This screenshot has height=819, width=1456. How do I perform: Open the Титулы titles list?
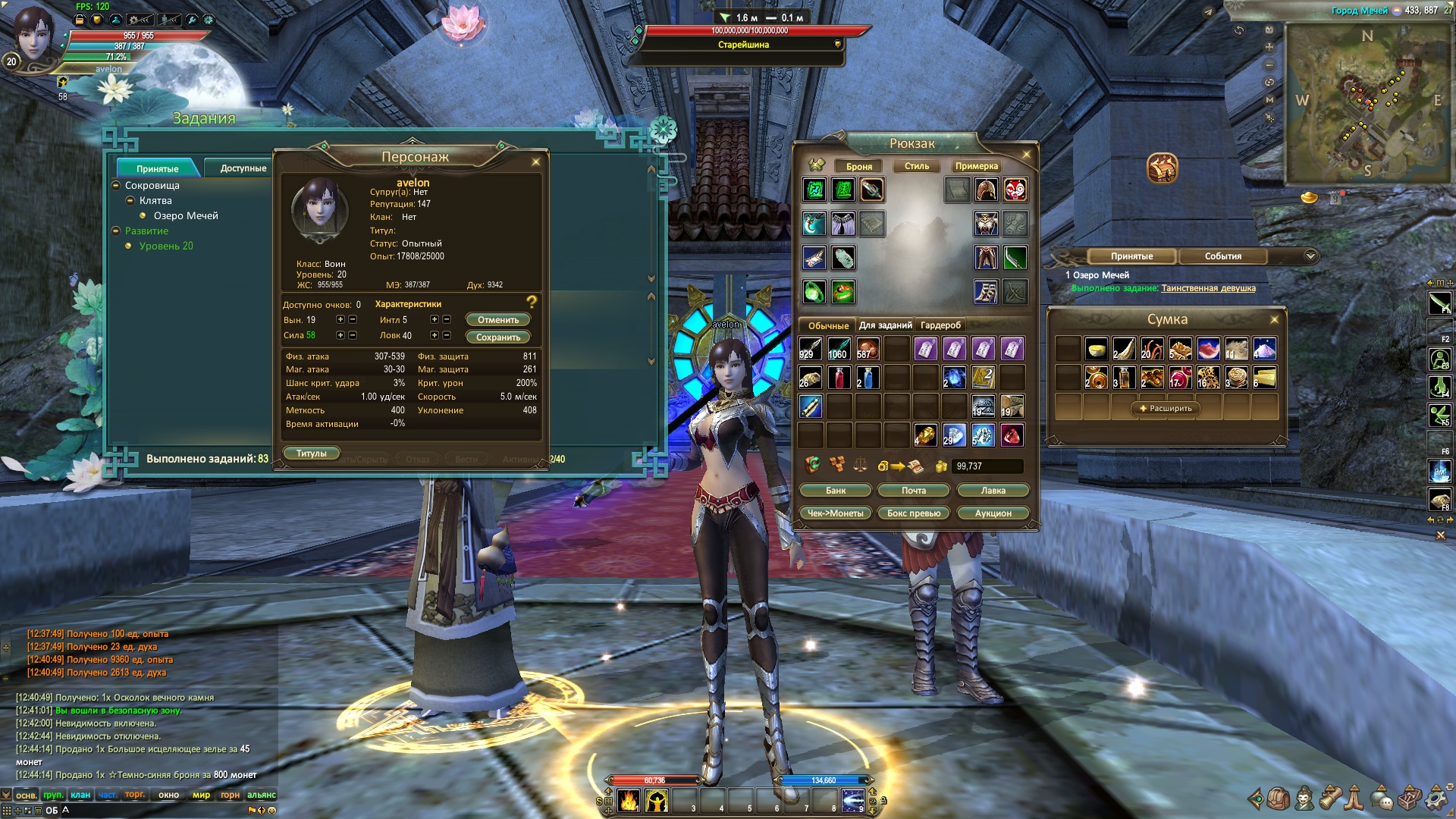[x=312, y=453]
